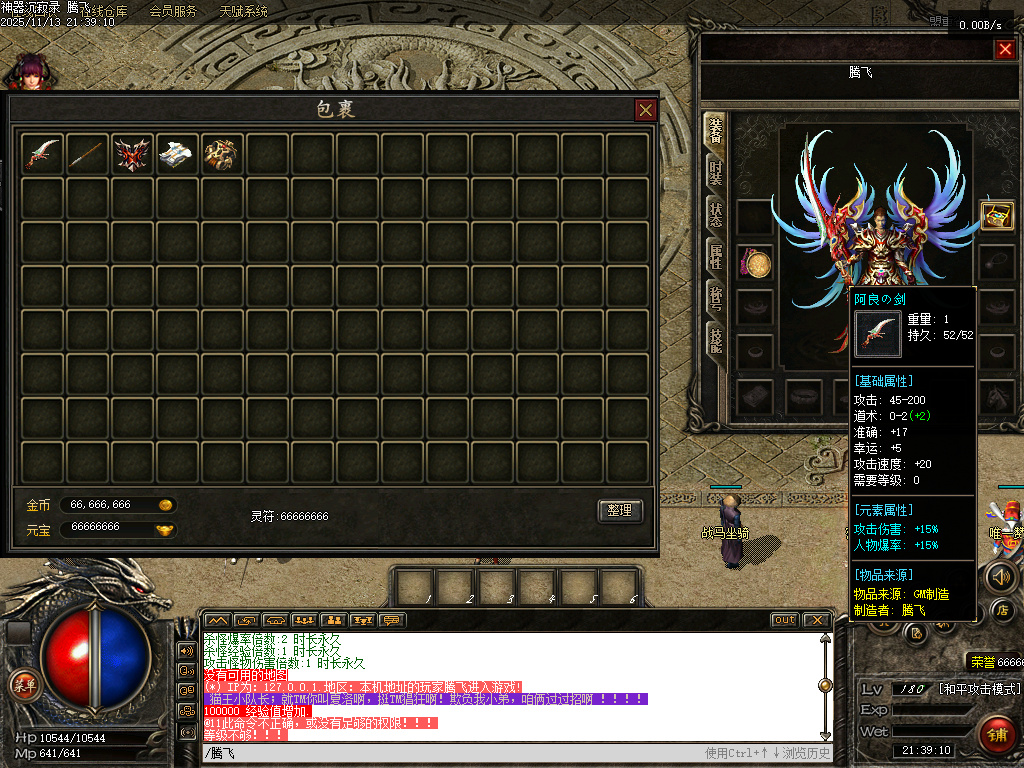
Task: Click the chat window's out button
Action: coord(785,620)
